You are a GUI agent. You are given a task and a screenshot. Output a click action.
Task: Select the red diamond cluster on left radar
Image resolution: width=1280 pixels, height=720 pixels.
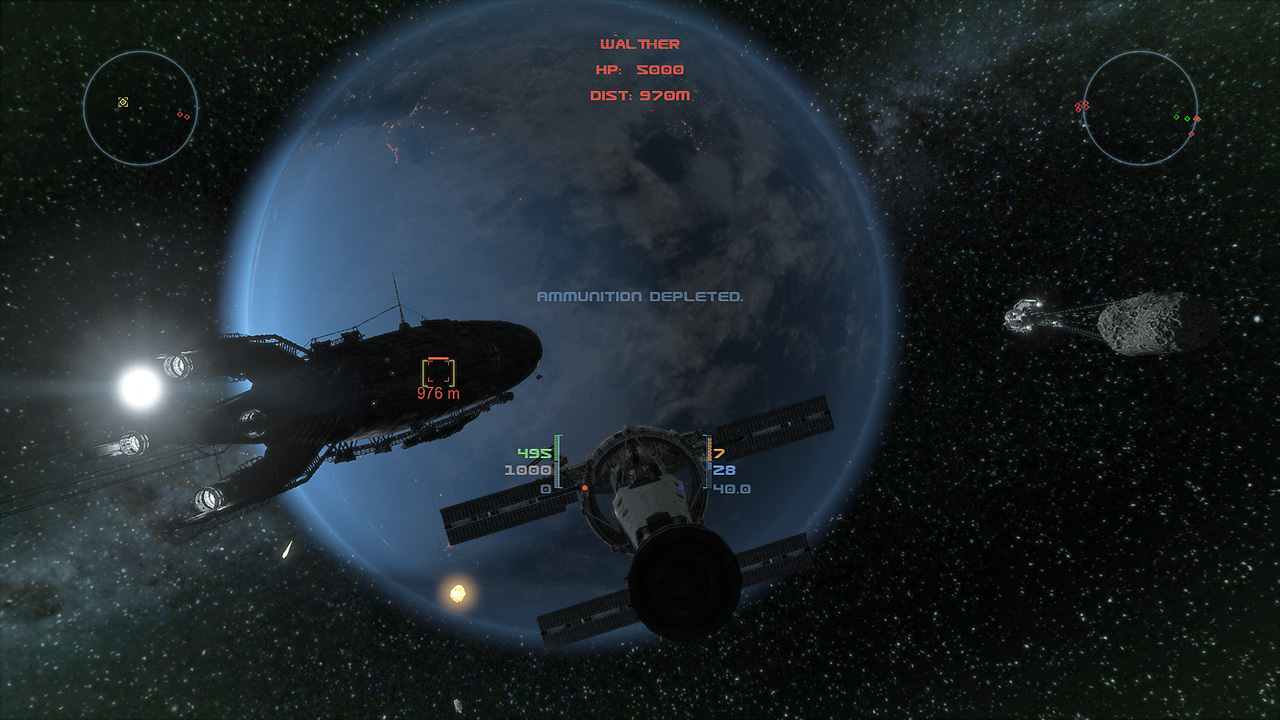tap(184, 117)
